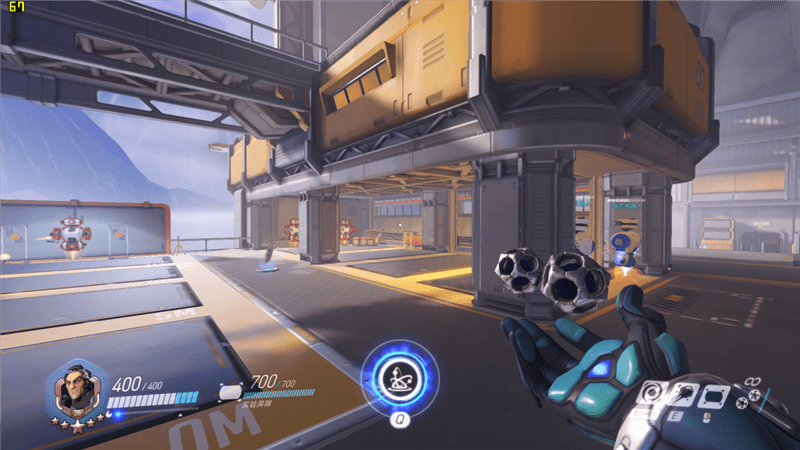Activate the Gravitic Flux ultimate icon
The image size is (800, 450).
point(398,378)
